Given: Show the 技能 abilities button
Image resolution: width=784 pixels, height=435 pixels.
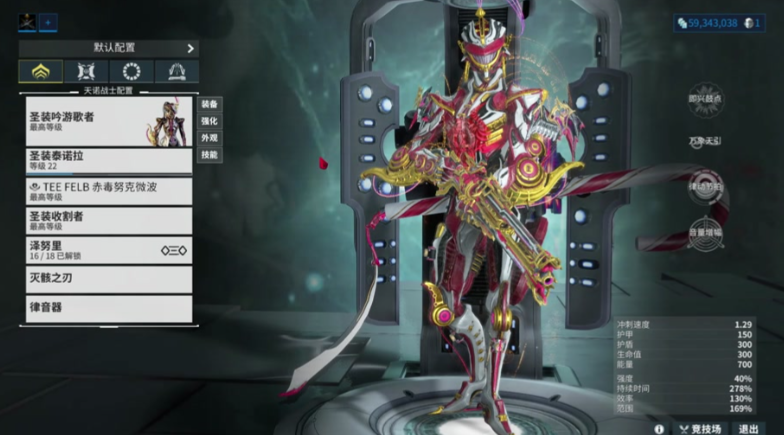Looking at the screenshot, I should pyautogui.click(x=209, y=155).
